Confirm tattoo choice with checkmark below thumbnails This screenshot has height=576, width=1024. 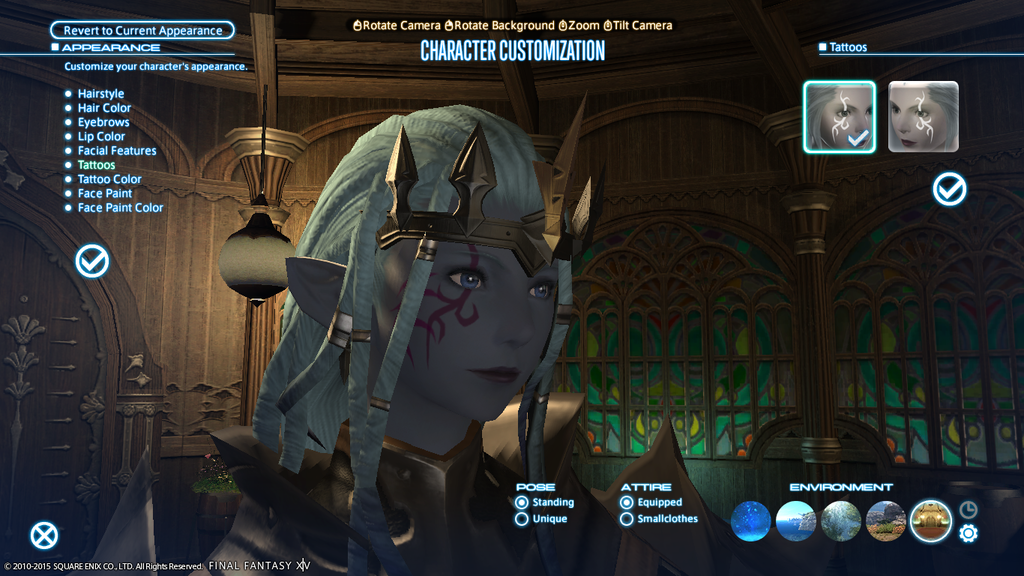tap(949, 189)
